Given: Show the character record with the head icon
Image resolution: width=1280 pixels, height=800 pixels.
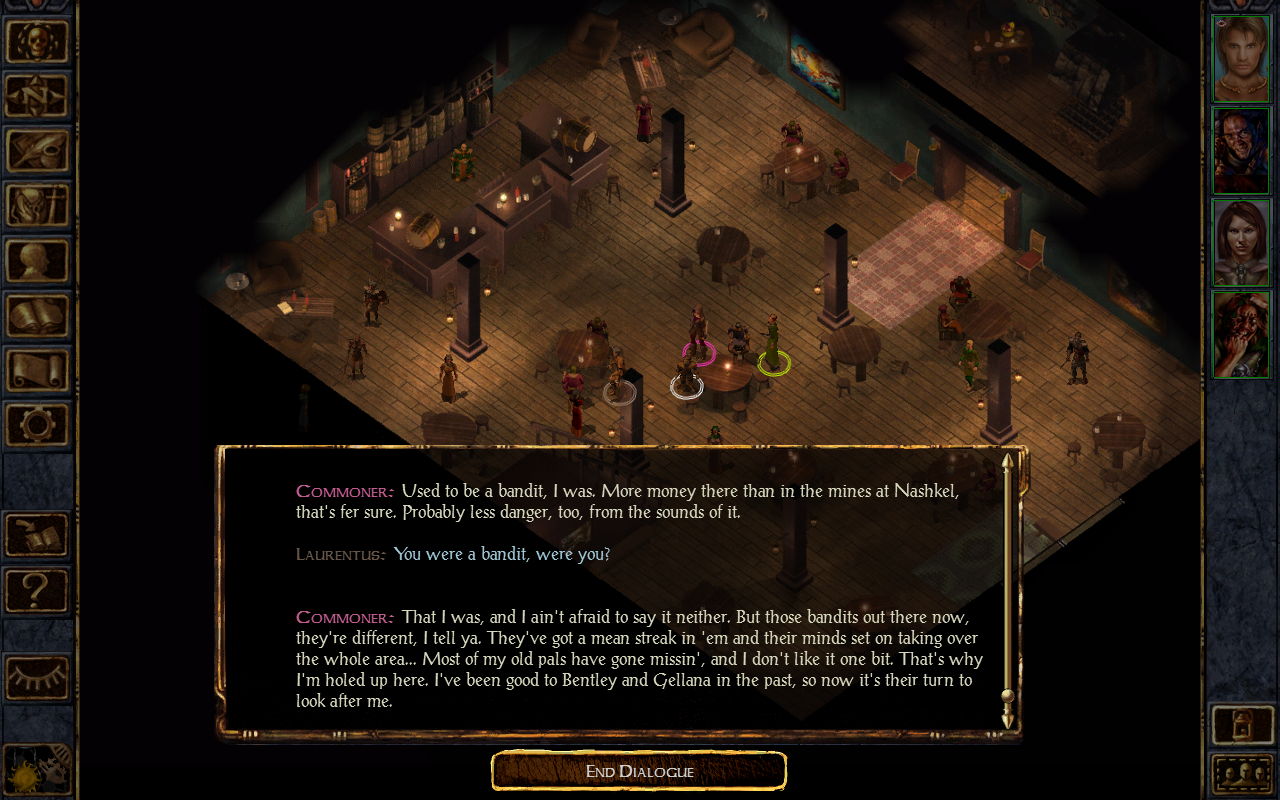Looking at the screenshot, I should coord(38,260).
